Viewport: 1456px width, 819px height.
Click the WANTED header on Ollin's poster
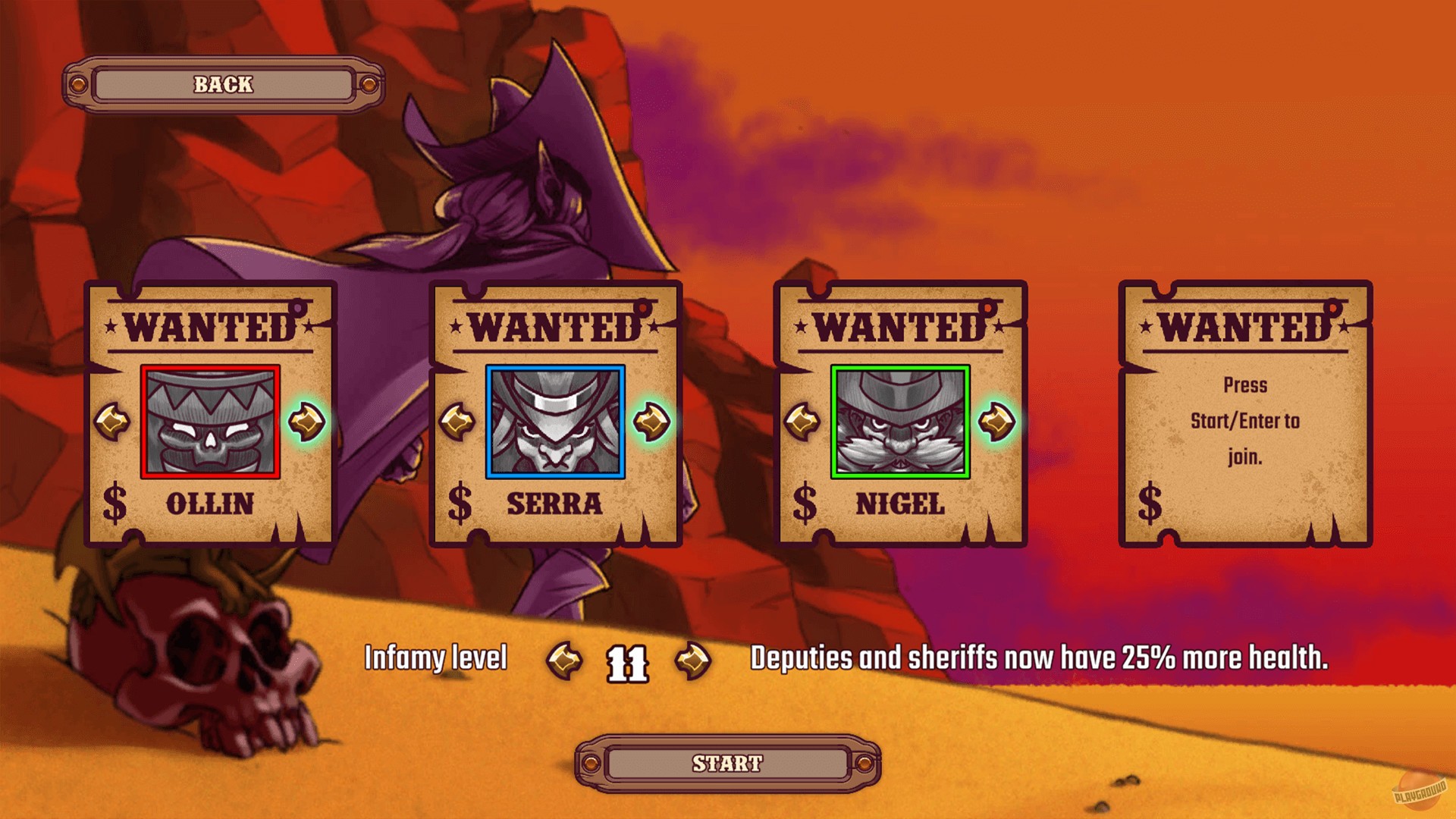[x=207, y=328]
